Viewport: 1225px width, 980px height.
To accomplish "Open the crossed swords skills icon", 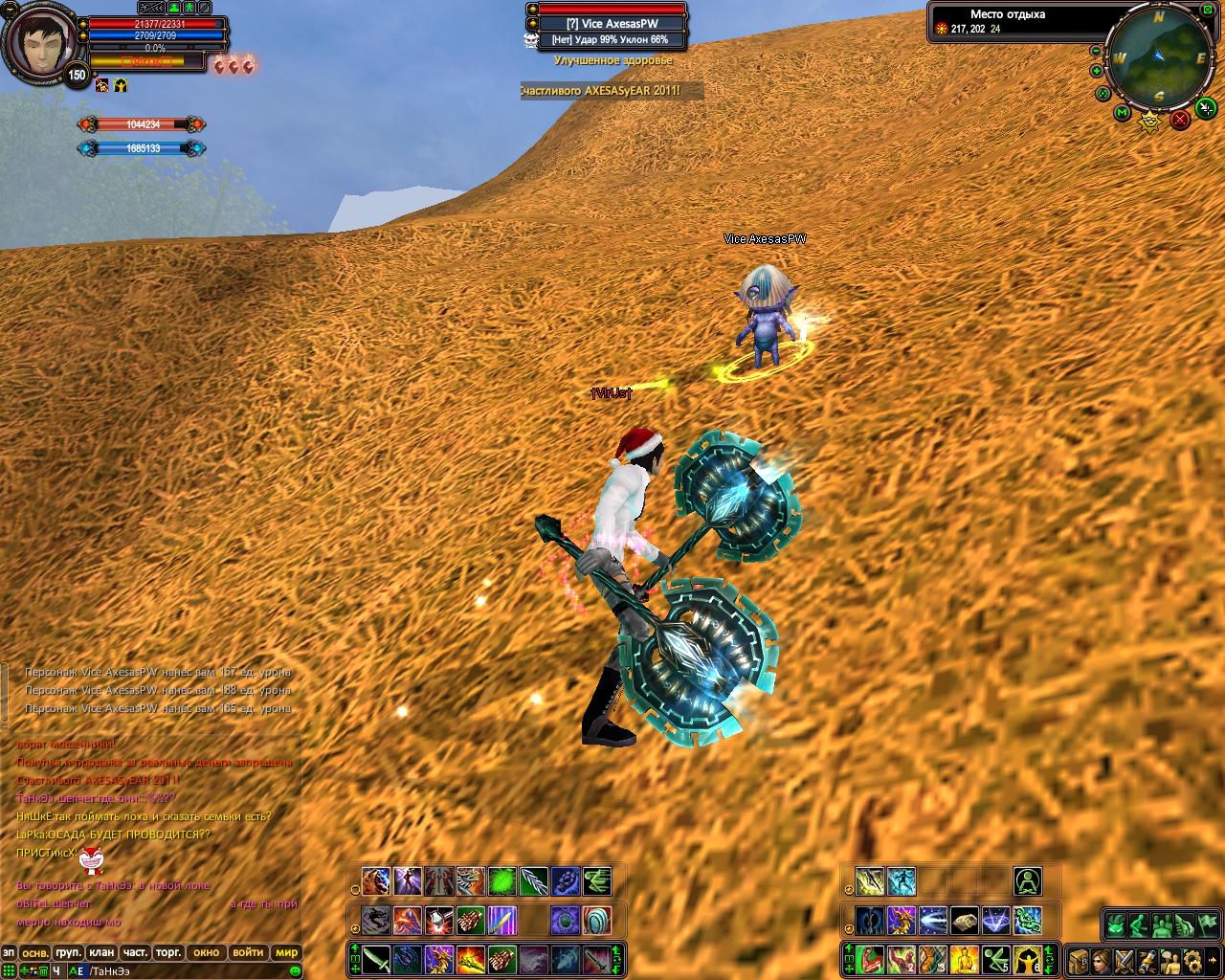I will pos(1124,959).
